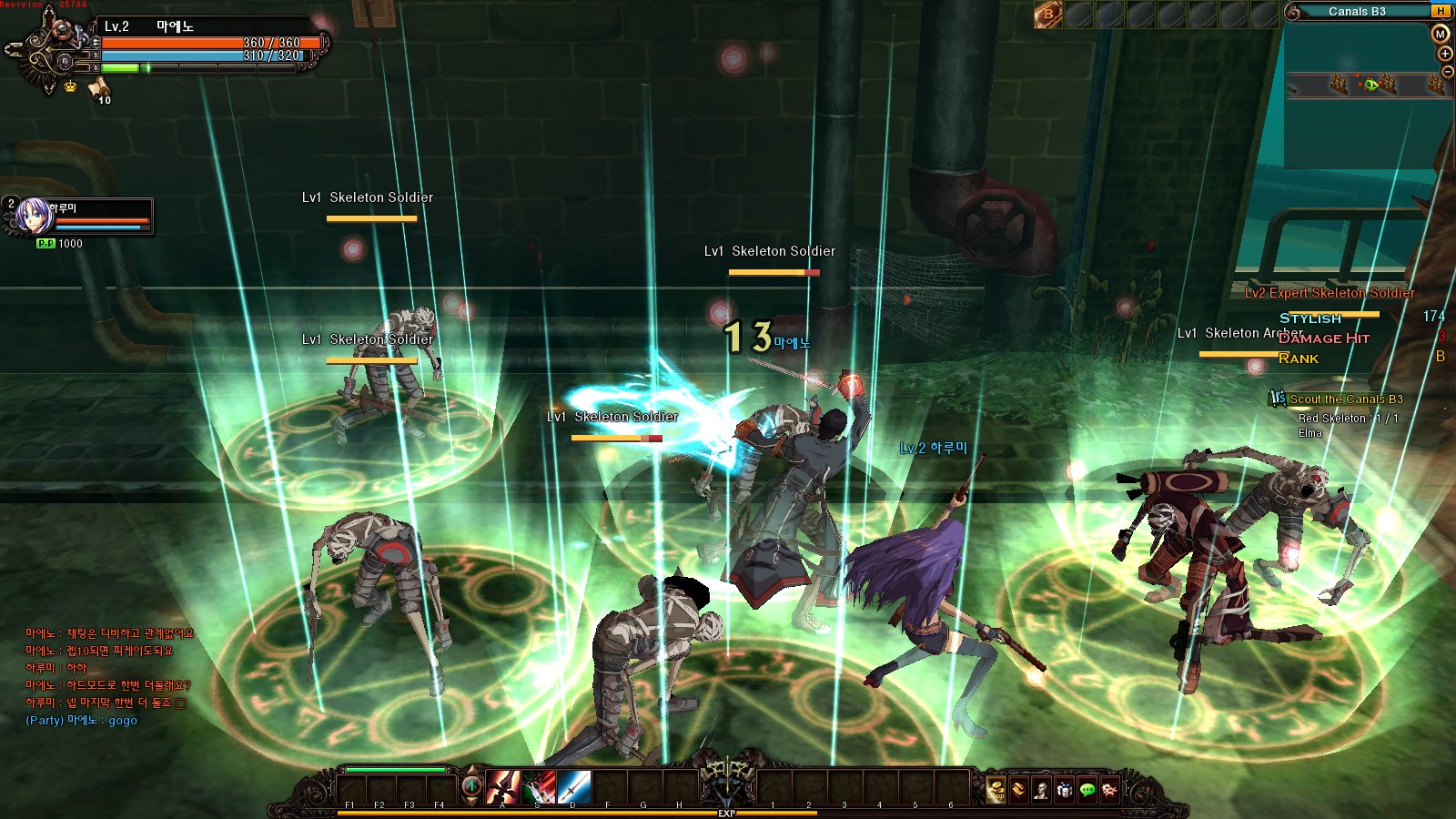The image size is (1456, 819).
Task: Select the B rank buff icon
Action: pos(1047,15)
